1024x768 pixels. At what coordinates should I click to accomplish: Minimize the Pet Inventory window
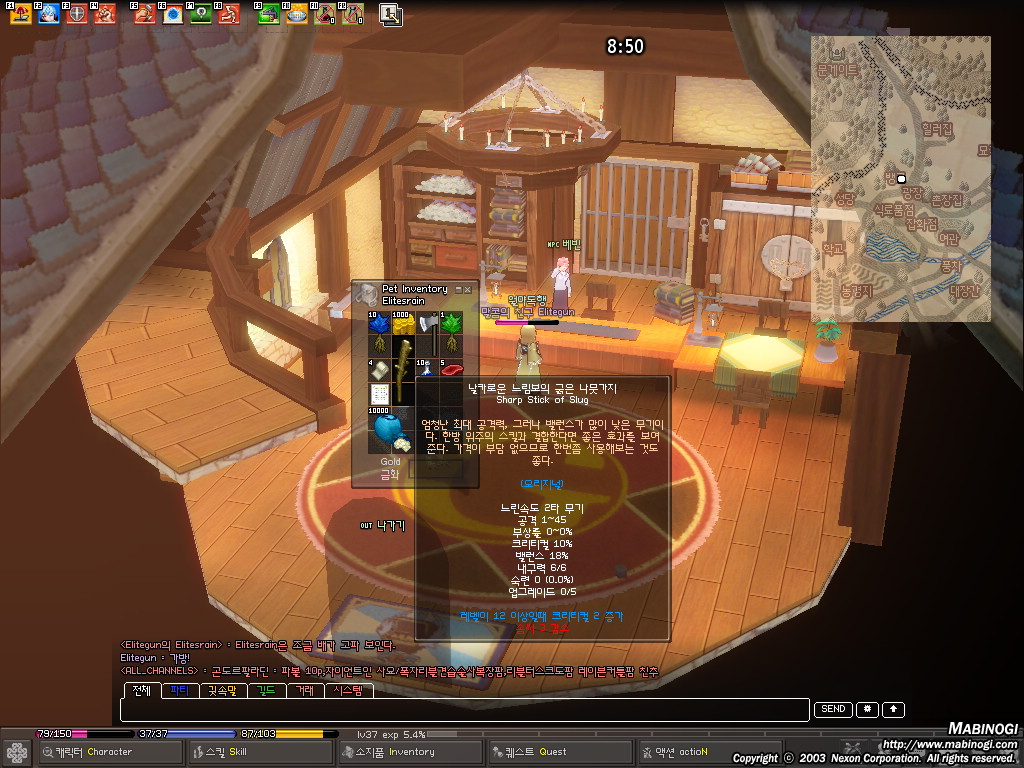pos(458,289)
